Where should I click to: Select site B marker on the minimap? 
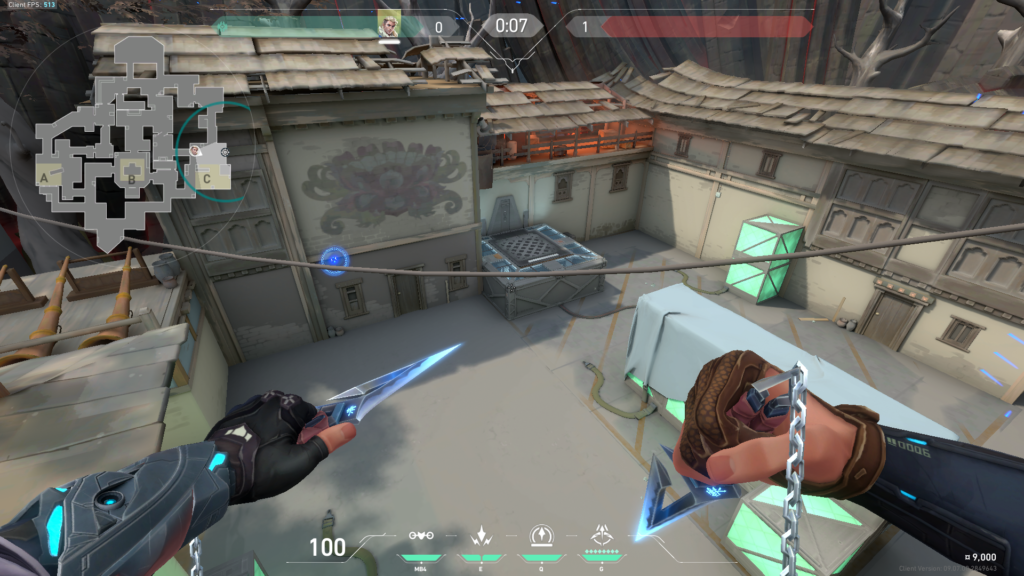(x=130, y=180)
